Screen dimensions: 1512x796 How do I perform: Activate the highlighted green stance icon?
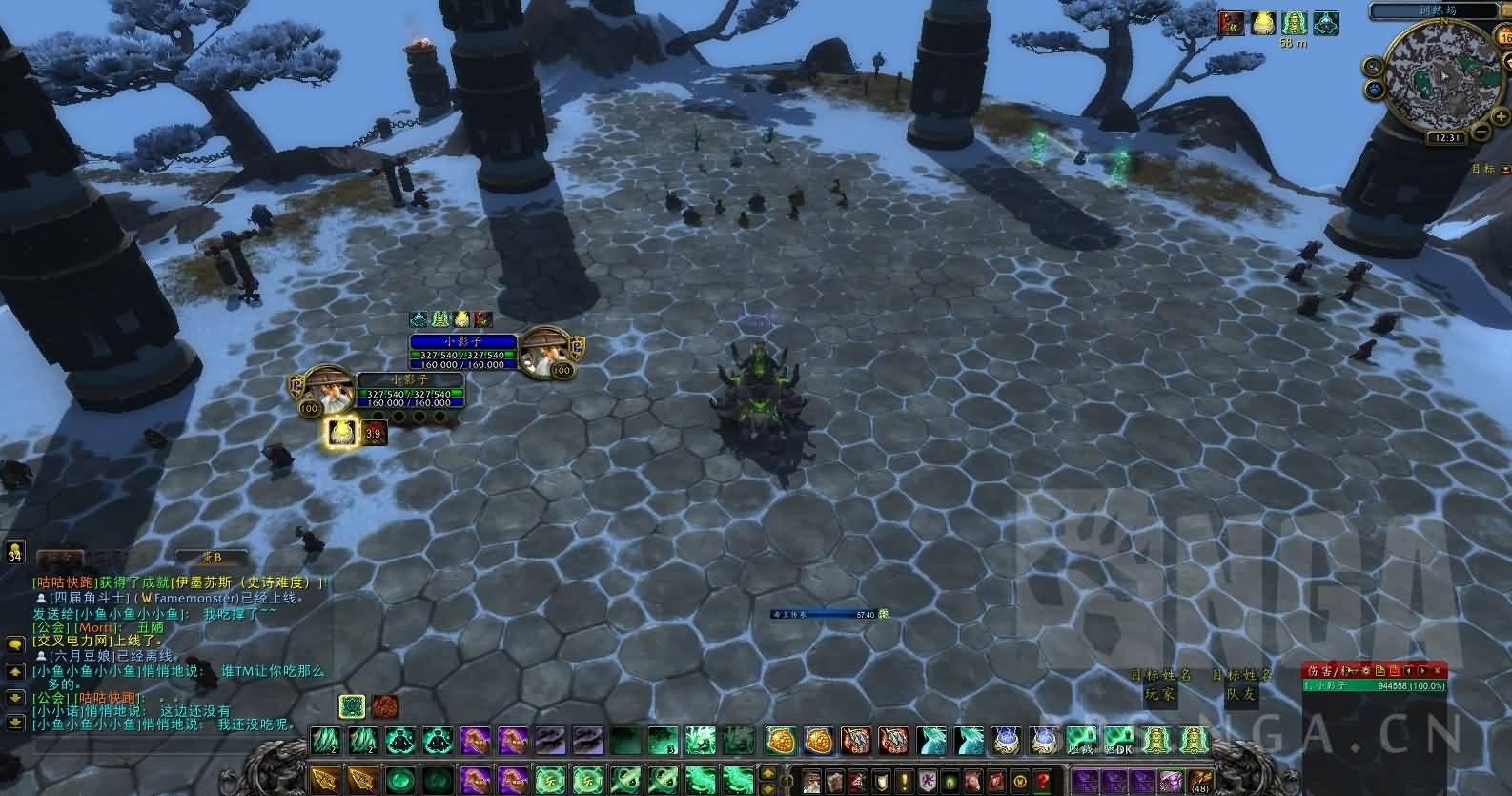(354, 706)
